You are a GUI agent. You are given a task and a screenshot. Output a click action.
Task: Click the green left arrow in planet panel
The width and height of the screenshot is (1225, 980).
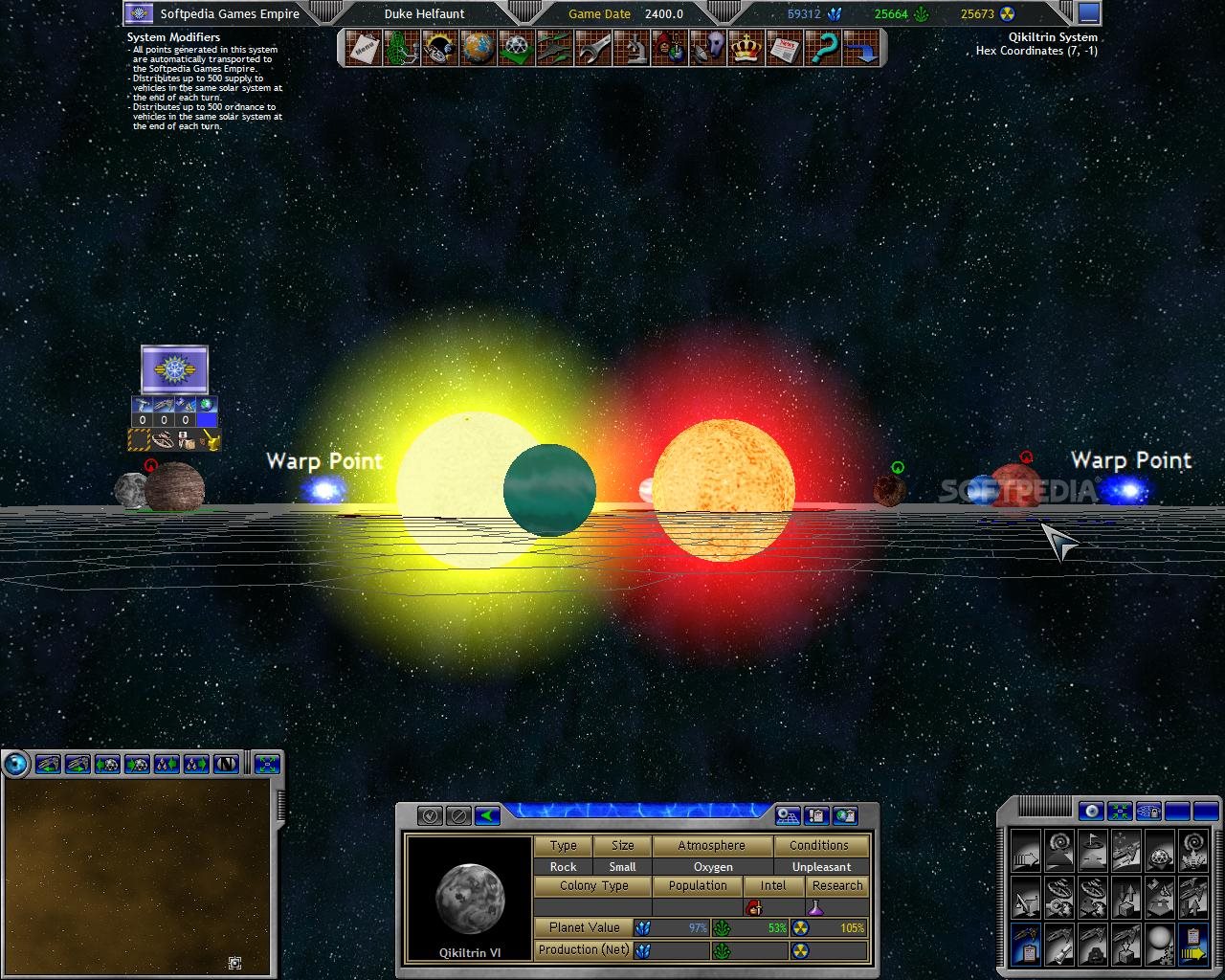click(487, 815)
